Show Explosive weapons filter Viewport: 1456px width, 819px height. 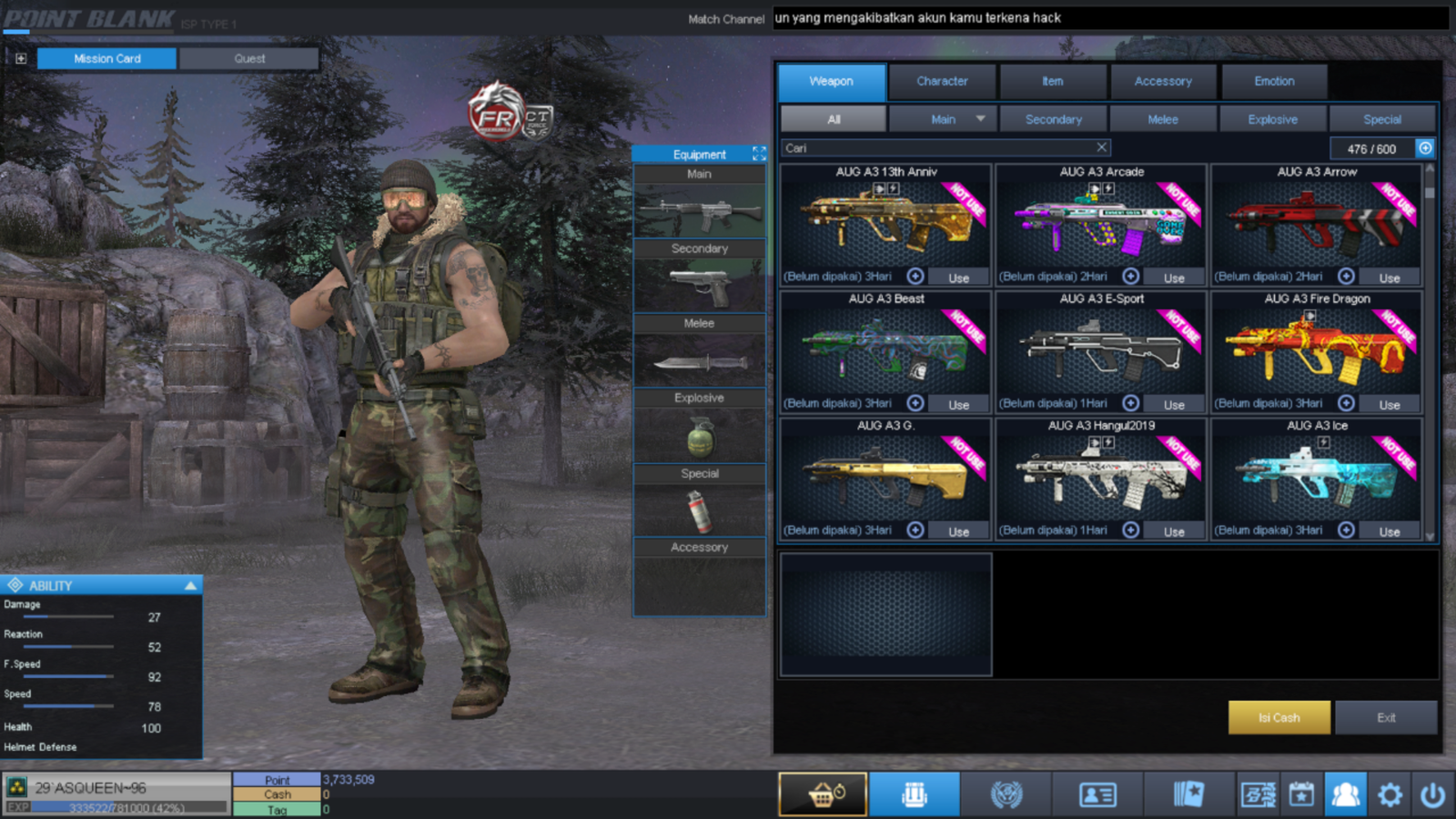point(1272,119)
